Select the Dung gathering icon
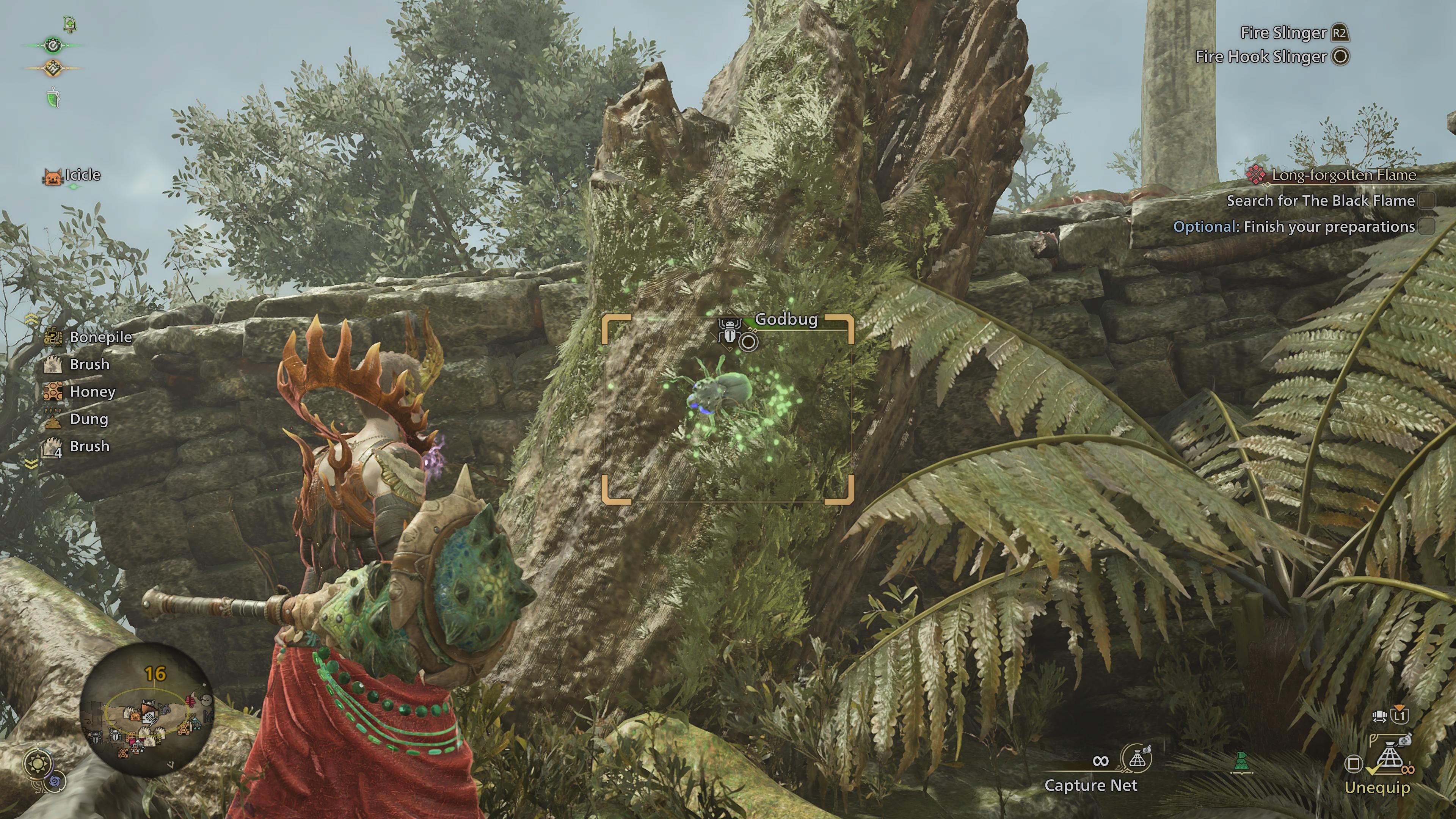1456x819 pixels. [x=53, y=419]
